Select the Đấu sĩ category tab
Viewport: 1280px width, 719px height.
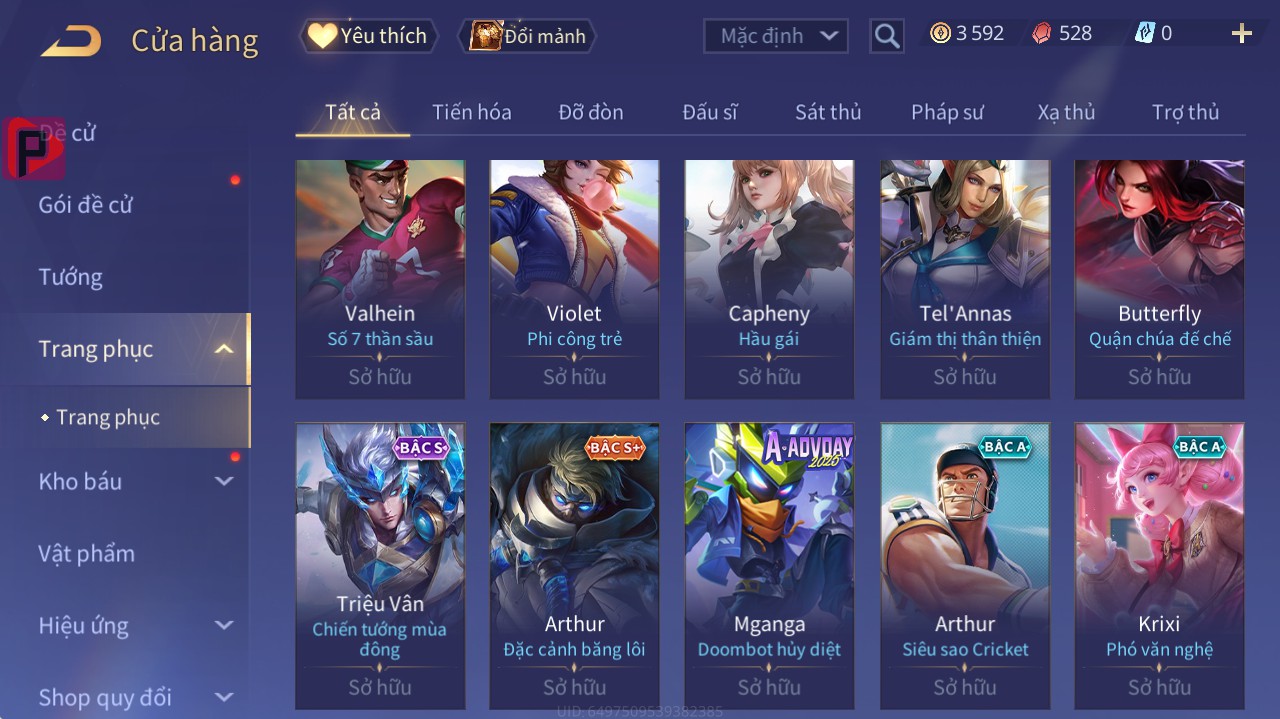[709, 112]
